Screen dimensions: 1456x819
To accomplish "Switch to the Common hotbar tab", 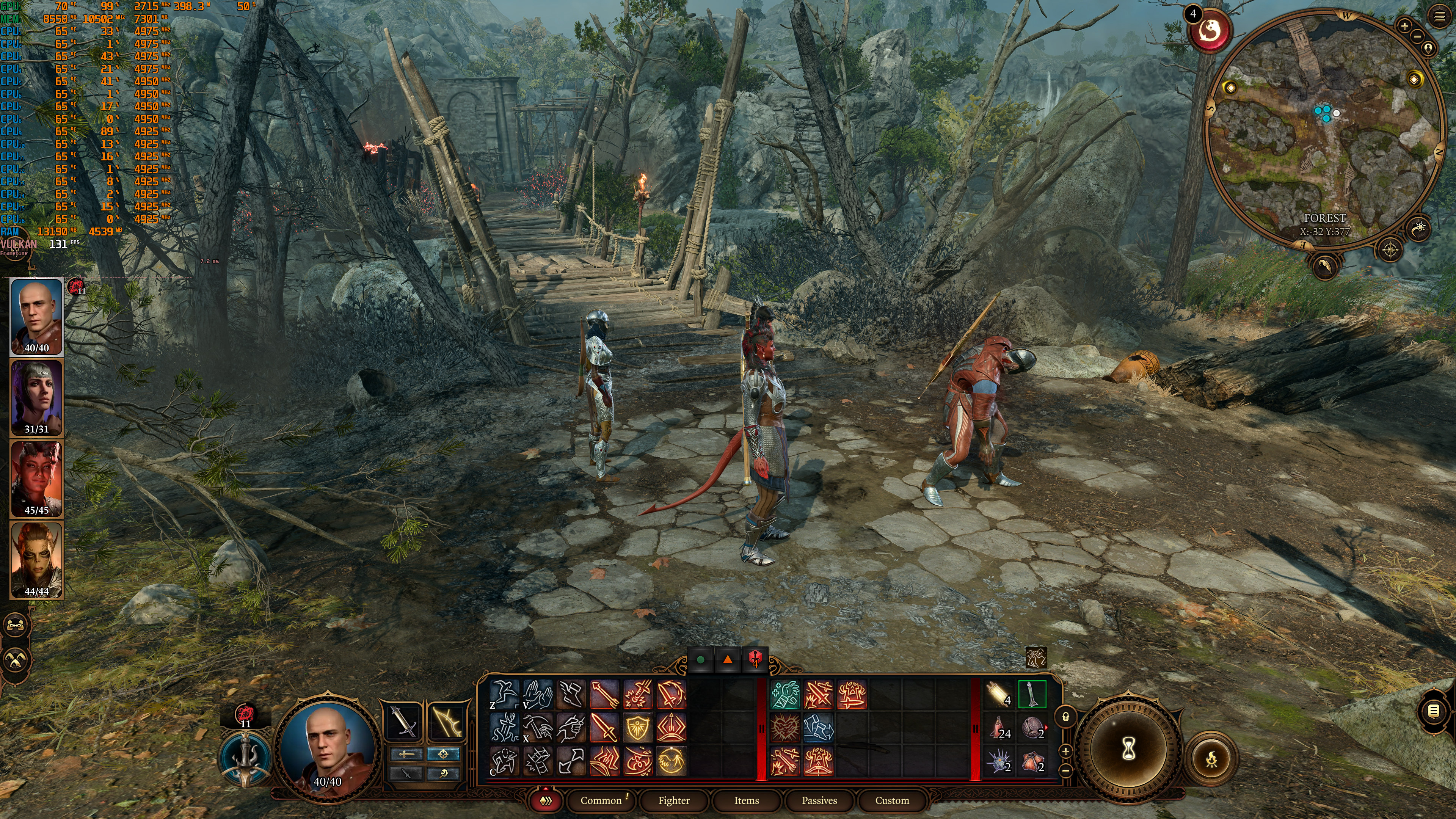I will [600, 800].
